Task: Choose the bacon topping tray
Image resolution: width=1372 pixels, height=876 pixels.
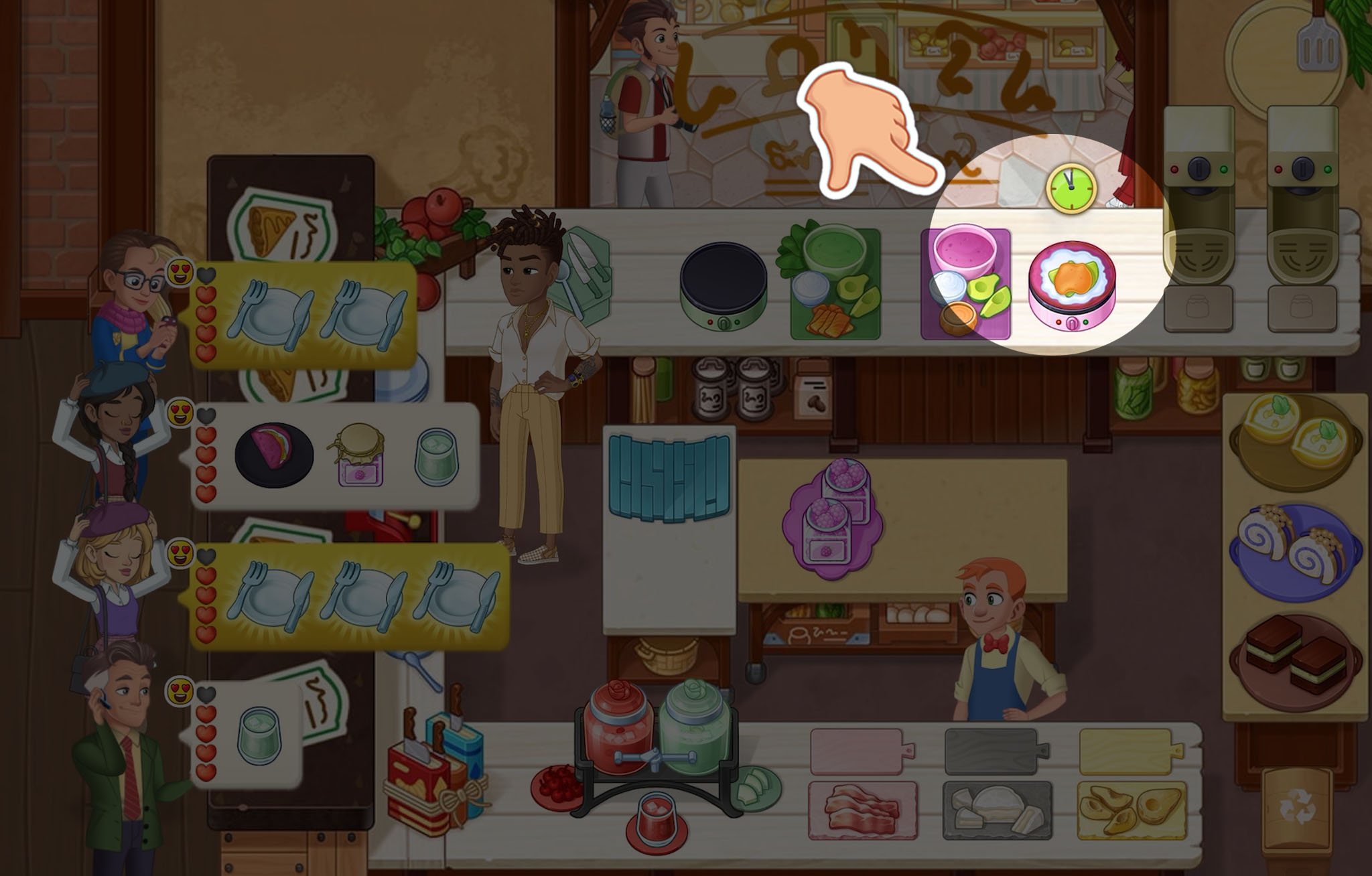Action: coord(863,809)
